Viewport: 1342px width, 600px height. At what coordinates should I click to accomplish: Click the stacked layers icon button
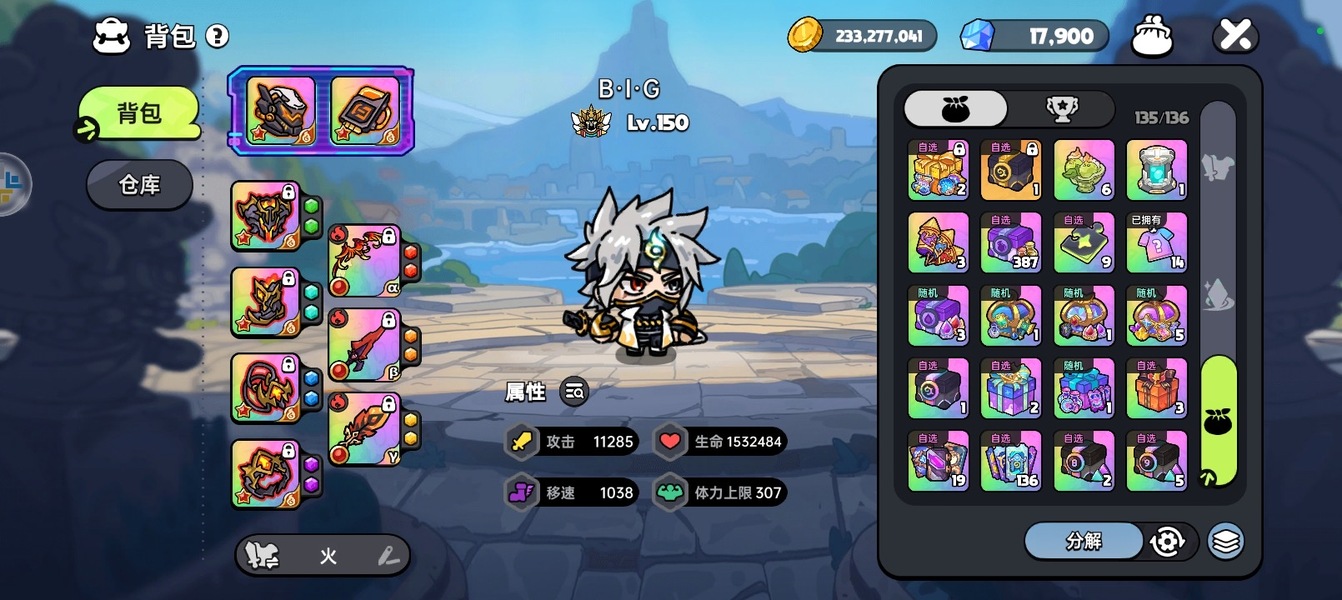[1226, 541]
